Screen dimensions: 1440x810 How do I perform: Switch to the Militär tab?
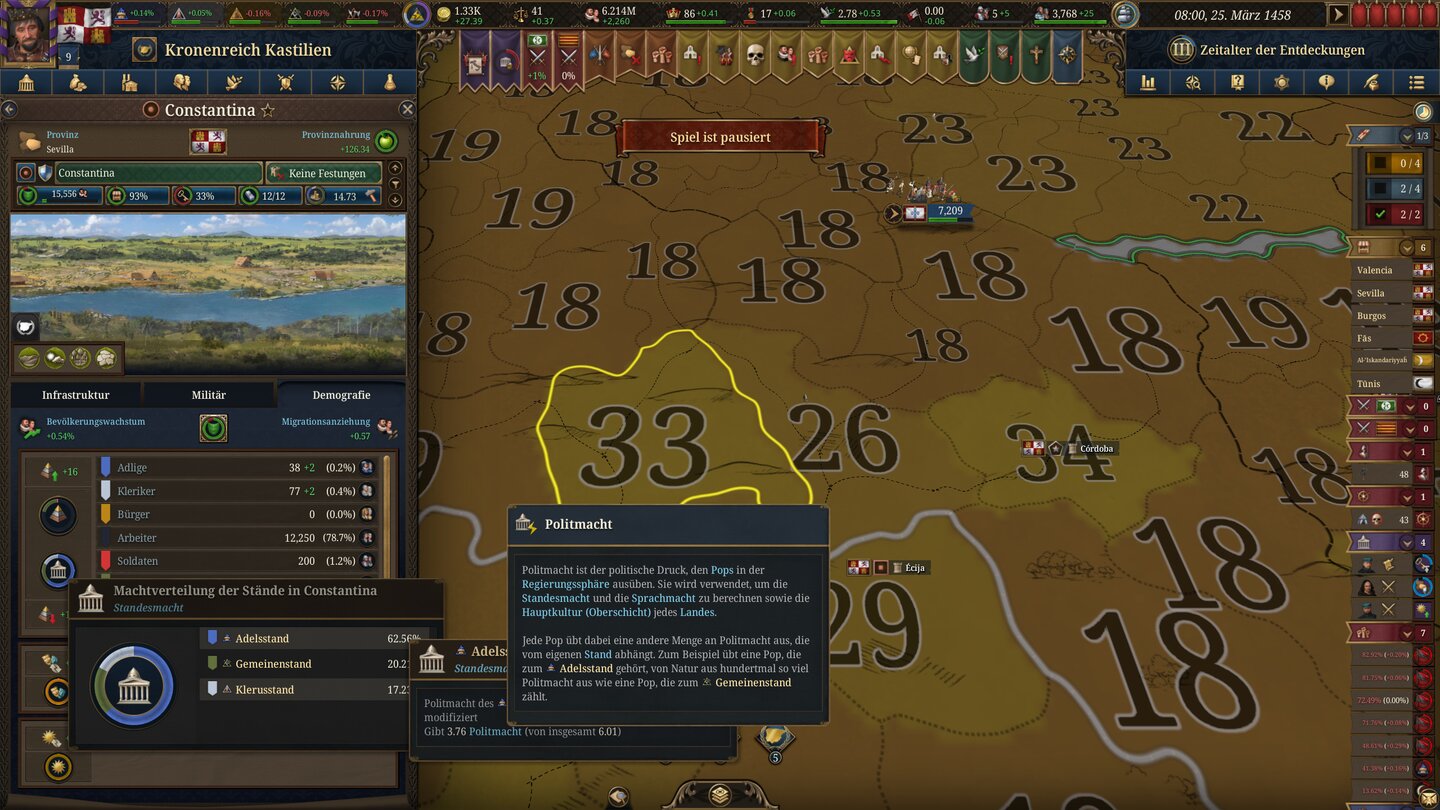pyautogui.click(x=208, y=394)
